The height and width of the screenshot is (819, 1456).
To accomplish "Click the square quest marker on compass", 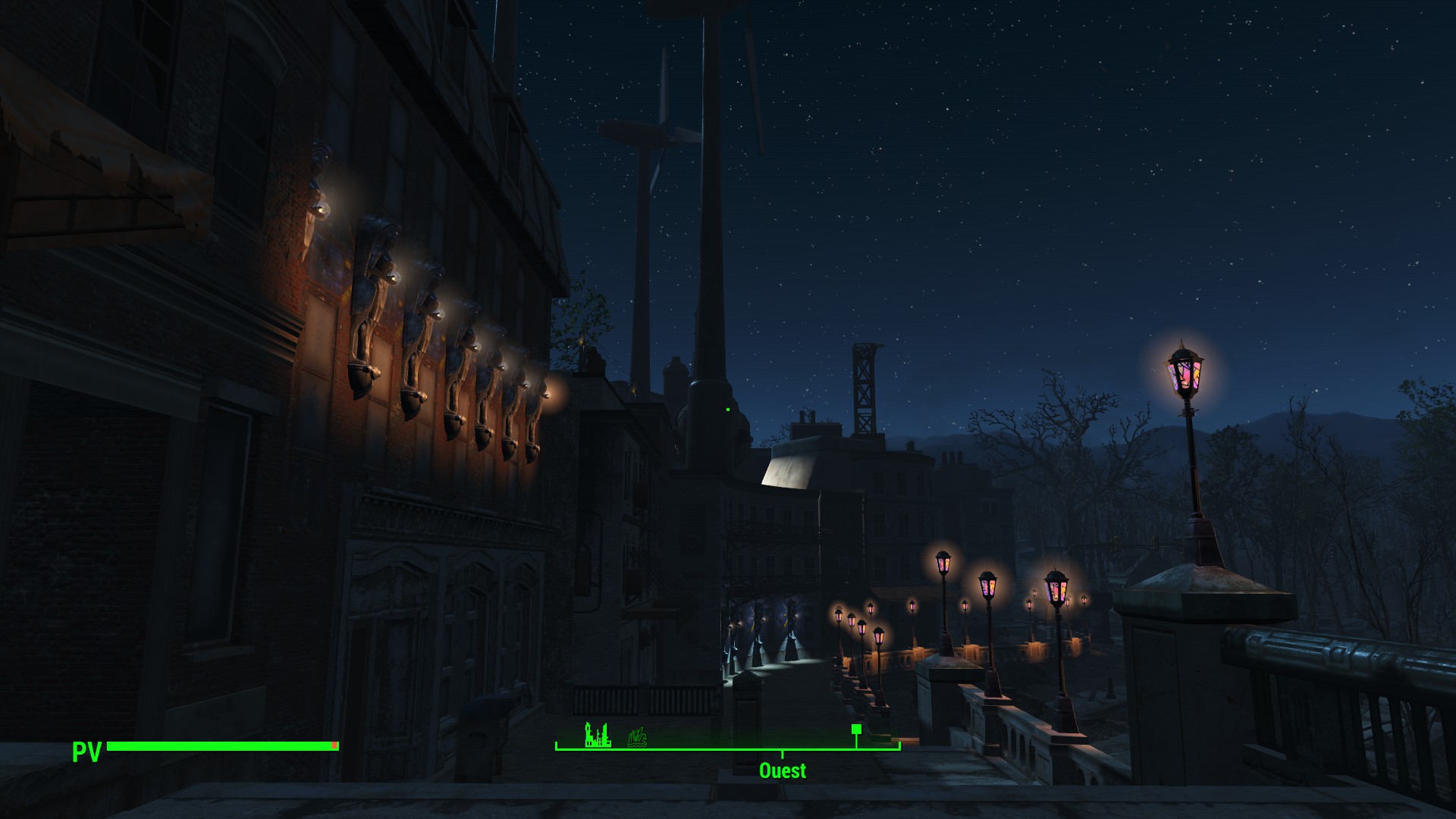I will 856,729.
